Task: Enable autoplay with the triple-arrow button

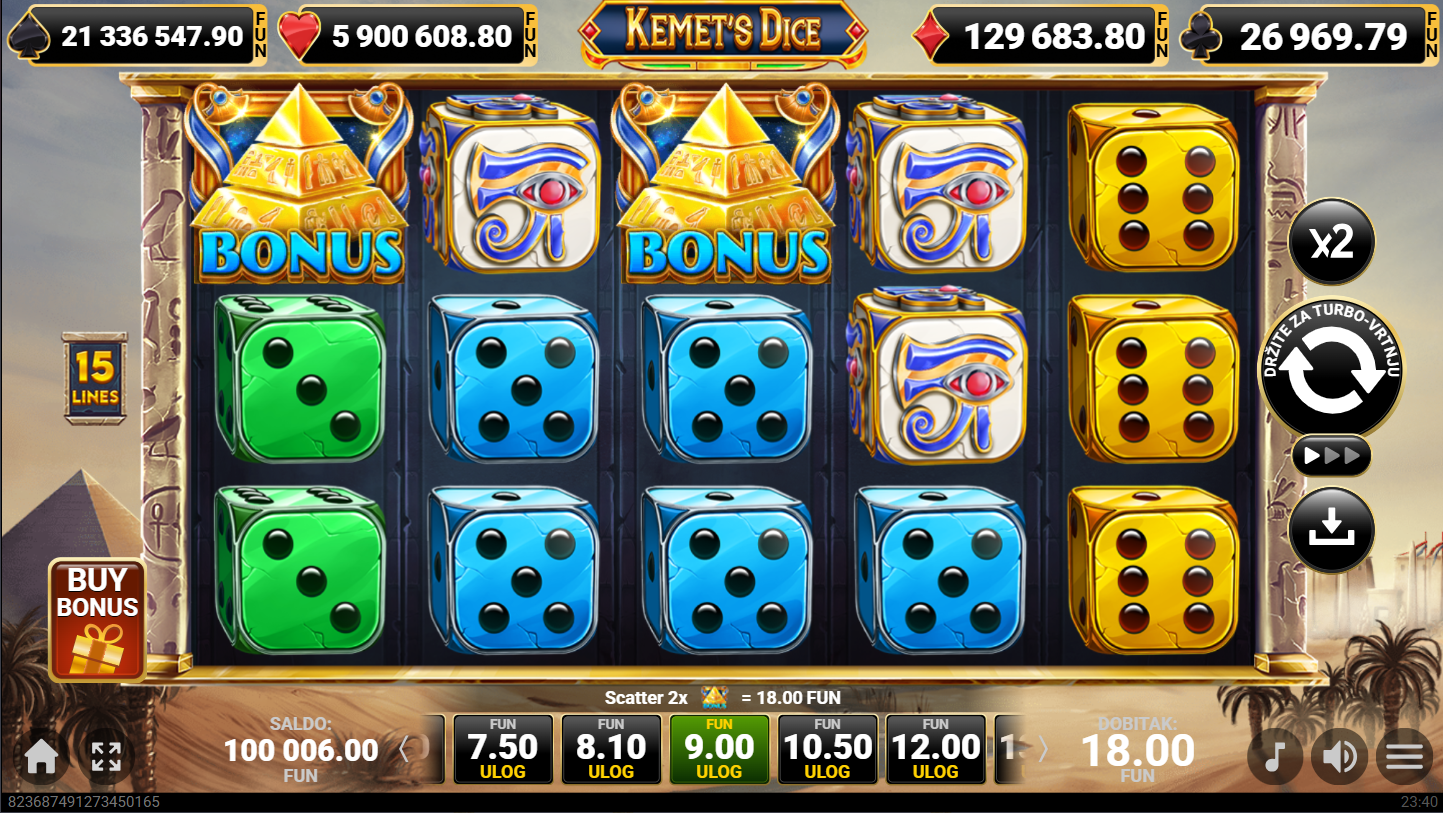Action: [x=1331, y=457]
